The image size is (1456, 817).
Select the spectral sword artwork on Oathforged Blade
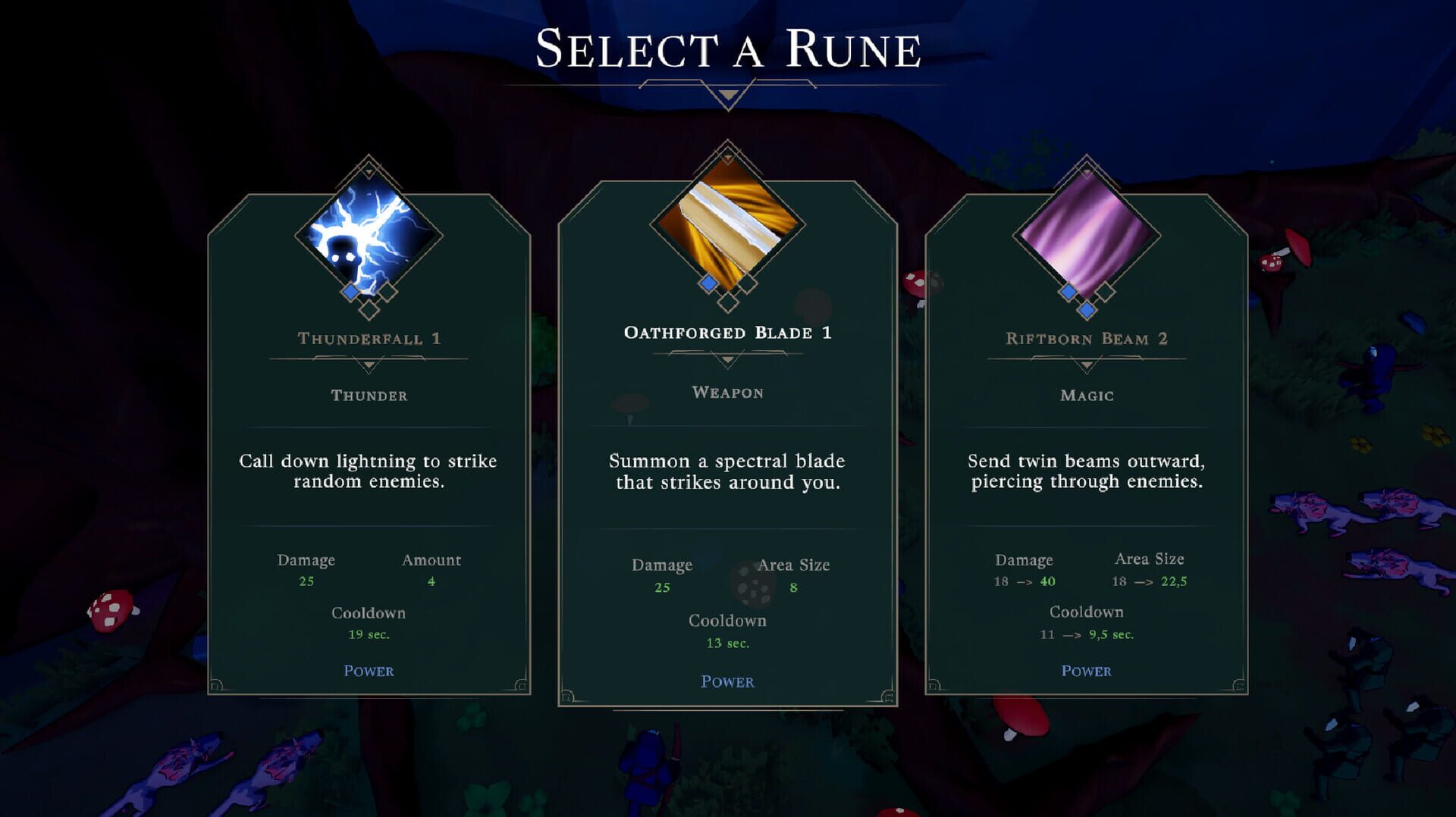(728, 231)
